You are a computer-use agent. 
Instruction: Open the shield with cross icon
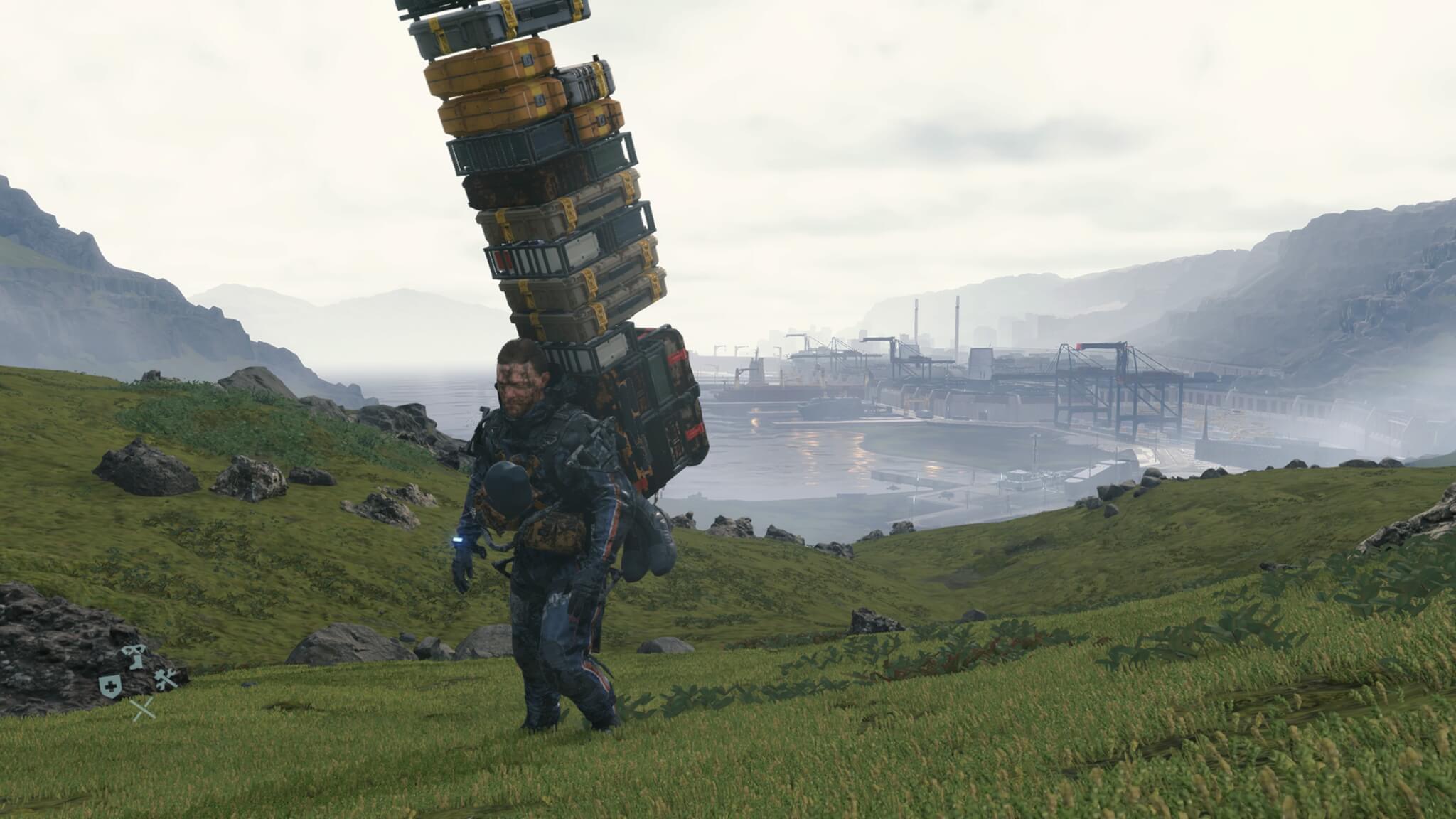pyautogui.click(x=109, y=685)
